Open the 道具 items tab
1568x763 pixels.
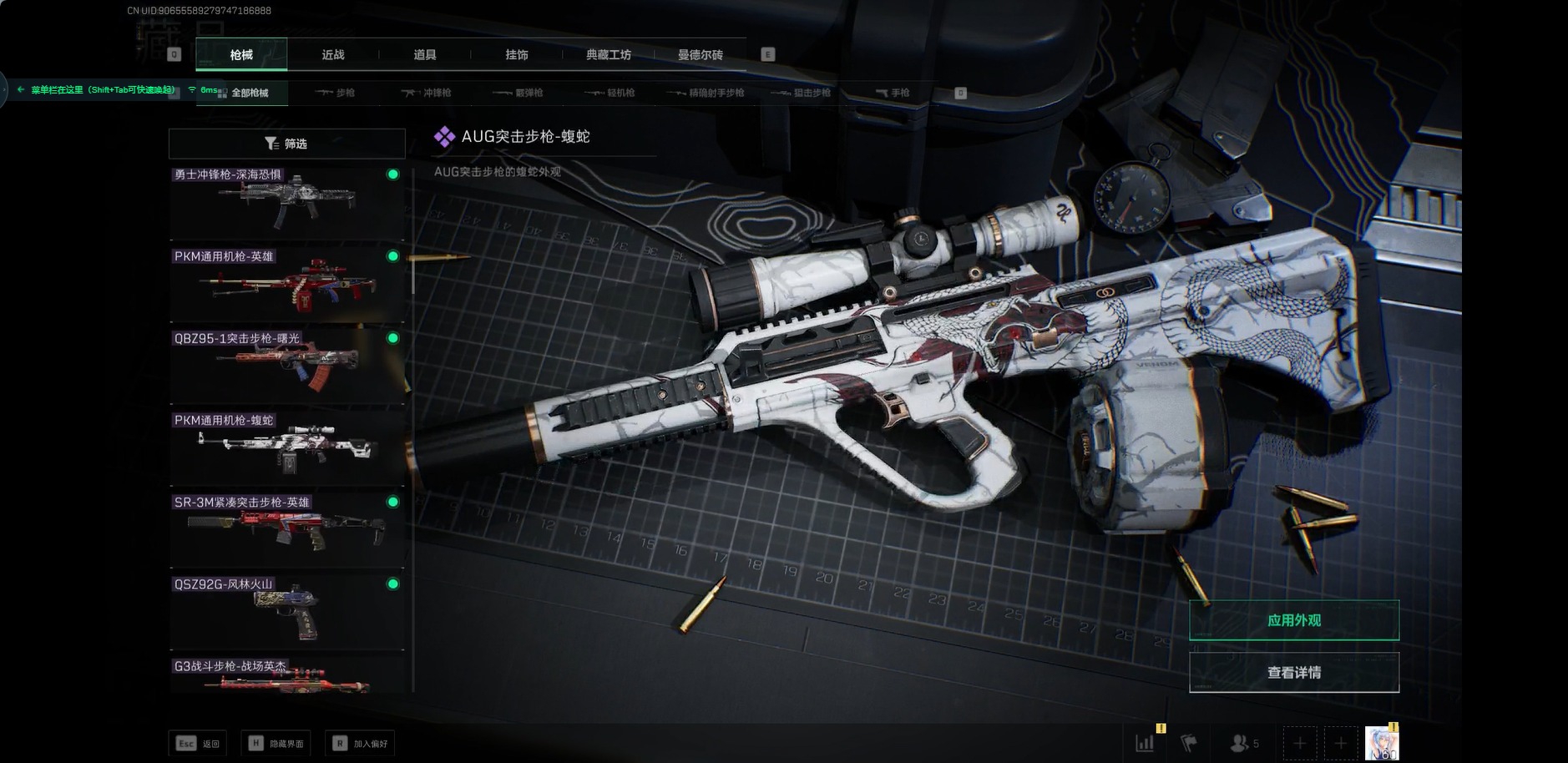click(x=425, y=55)
